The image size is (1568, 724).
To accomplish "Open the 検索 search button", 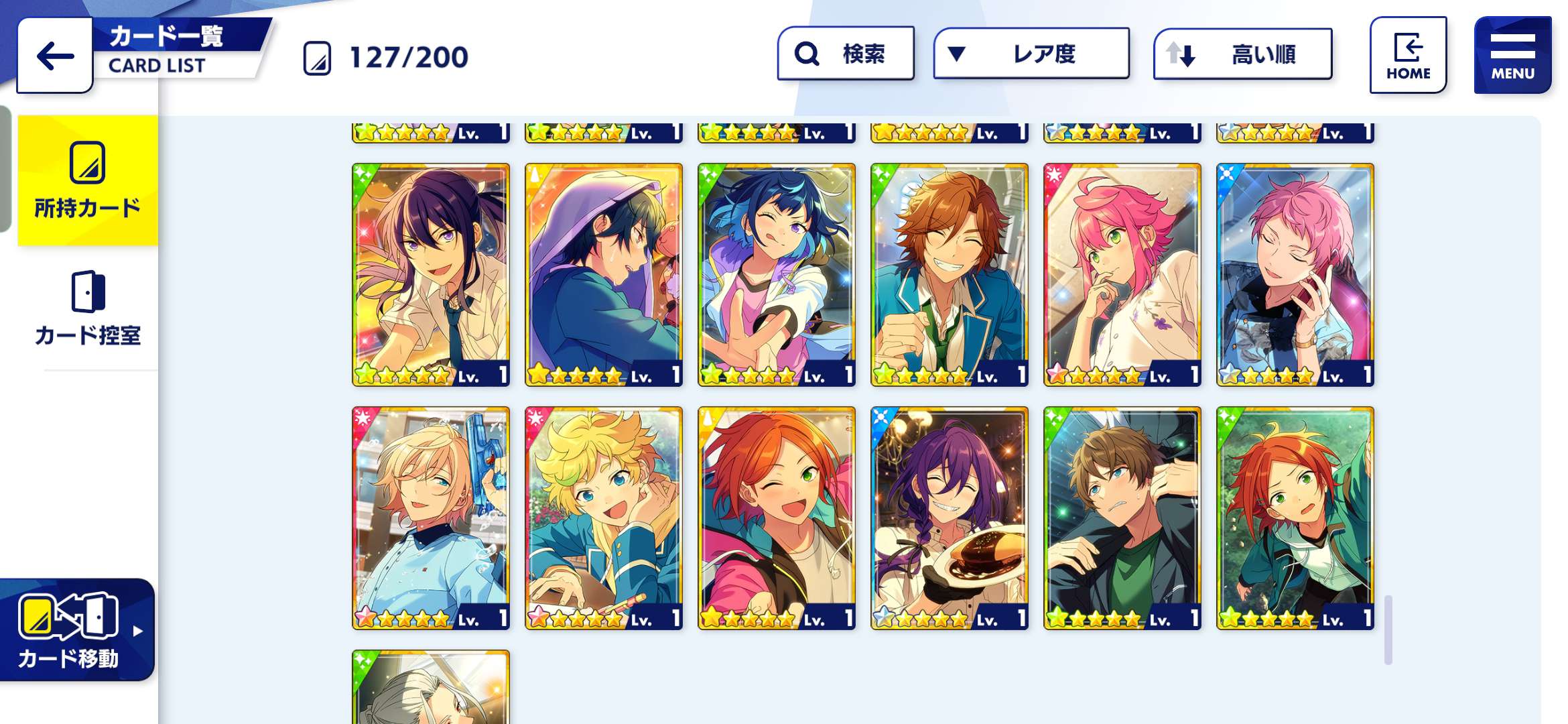I will (x=846, y=54).
